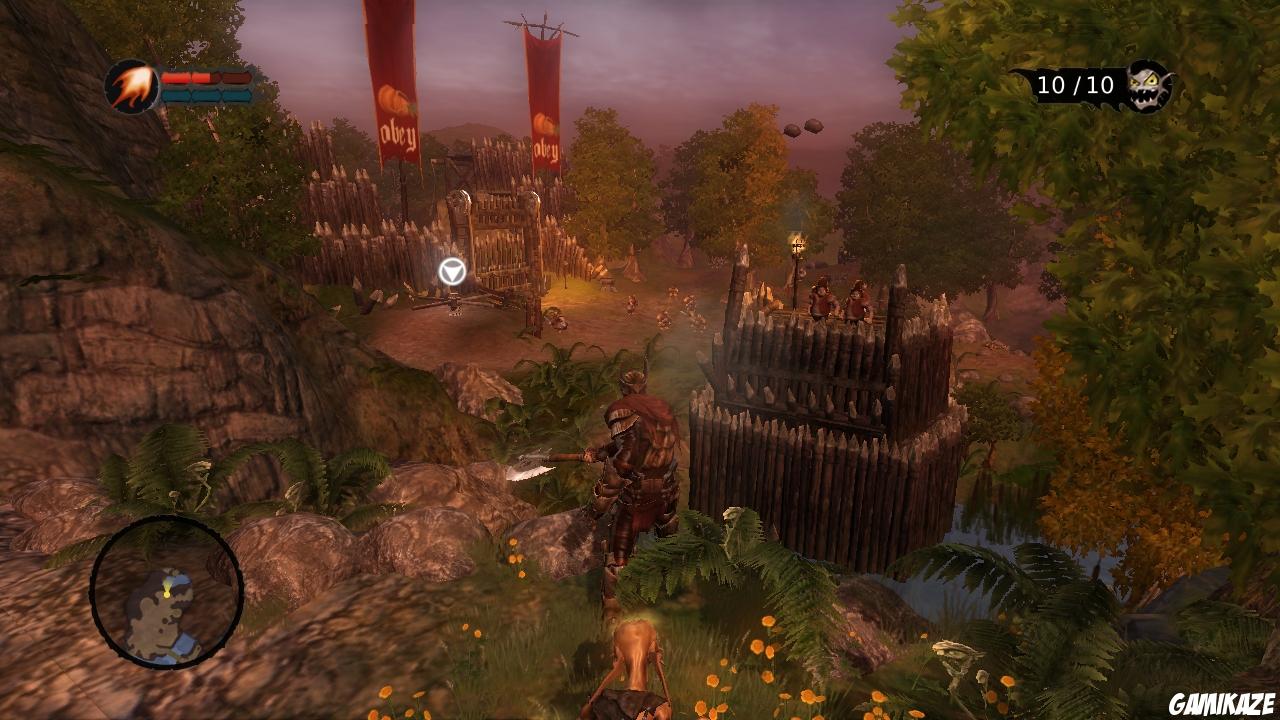
Task: Click the Gamikaze watermark logo
Action: tap(1223, 703)
